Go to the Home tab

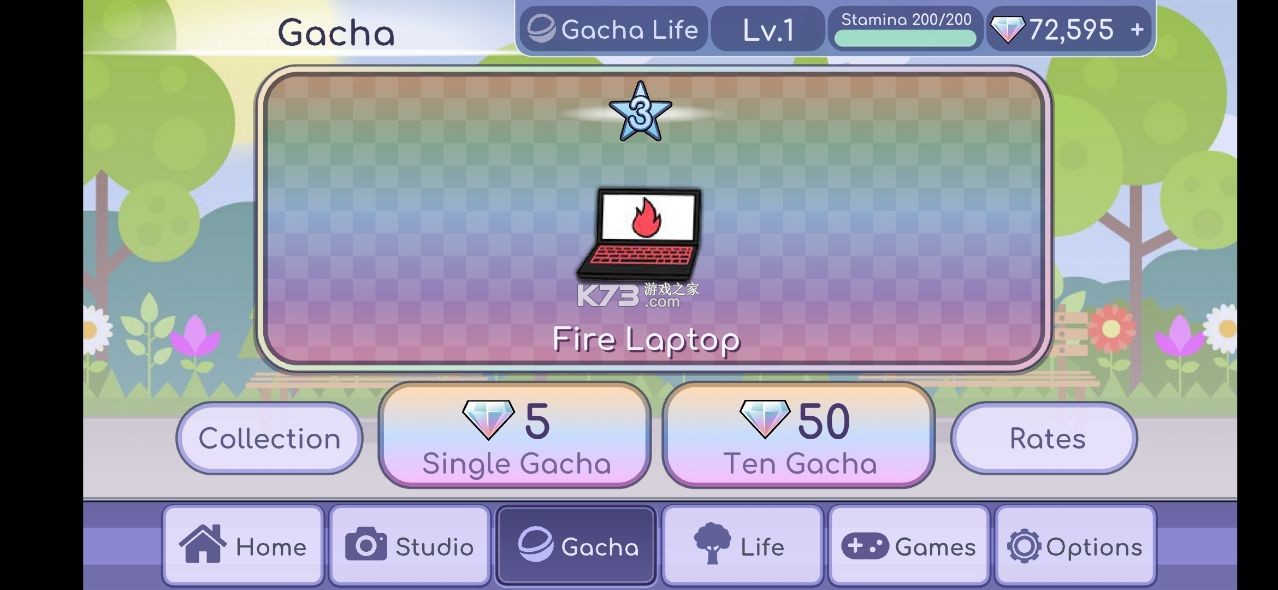pos(243,546)
